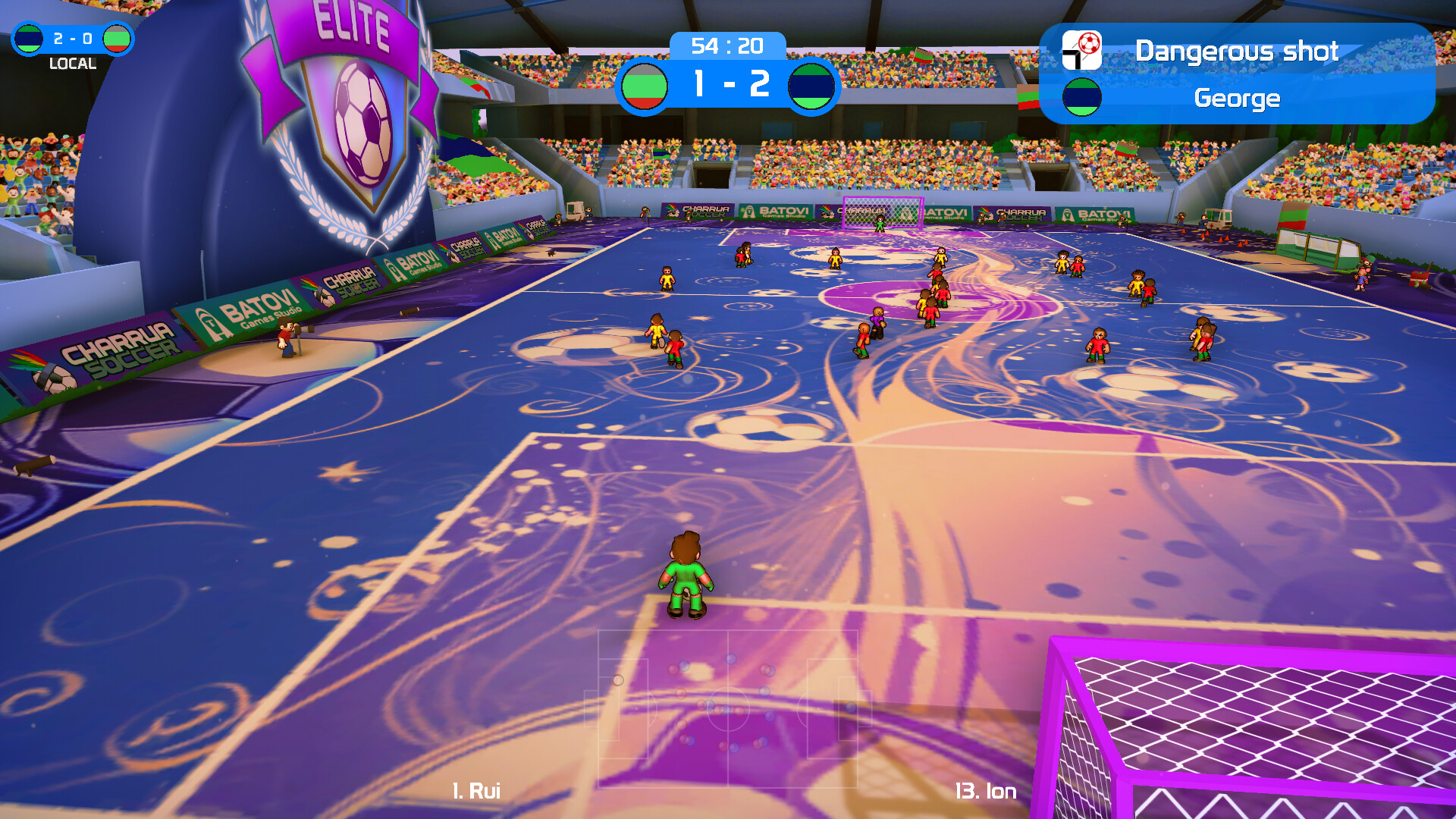Click the George player name banner
The image size is (1456, 819).
1236,99
